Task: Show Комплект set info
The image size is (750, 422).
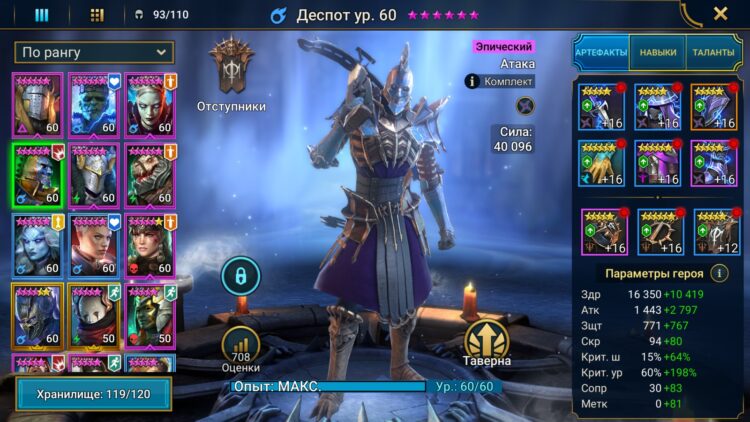Action: pyautogui.click(x=500, y=82)
